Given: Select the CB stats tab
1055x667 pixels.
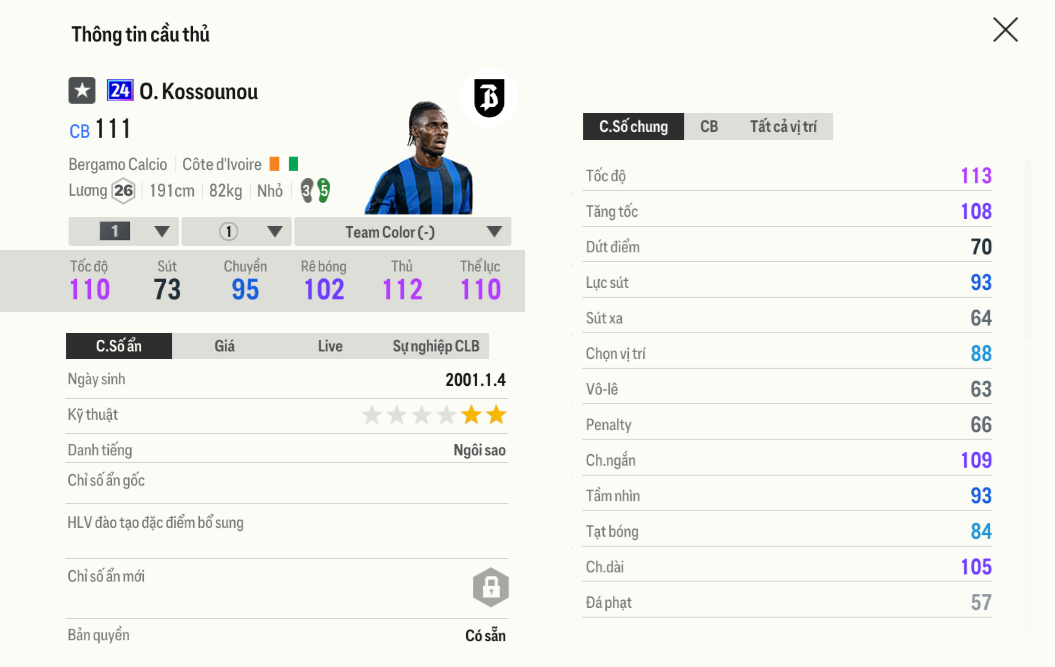Looking at the screenshot, I should (709, 126).
